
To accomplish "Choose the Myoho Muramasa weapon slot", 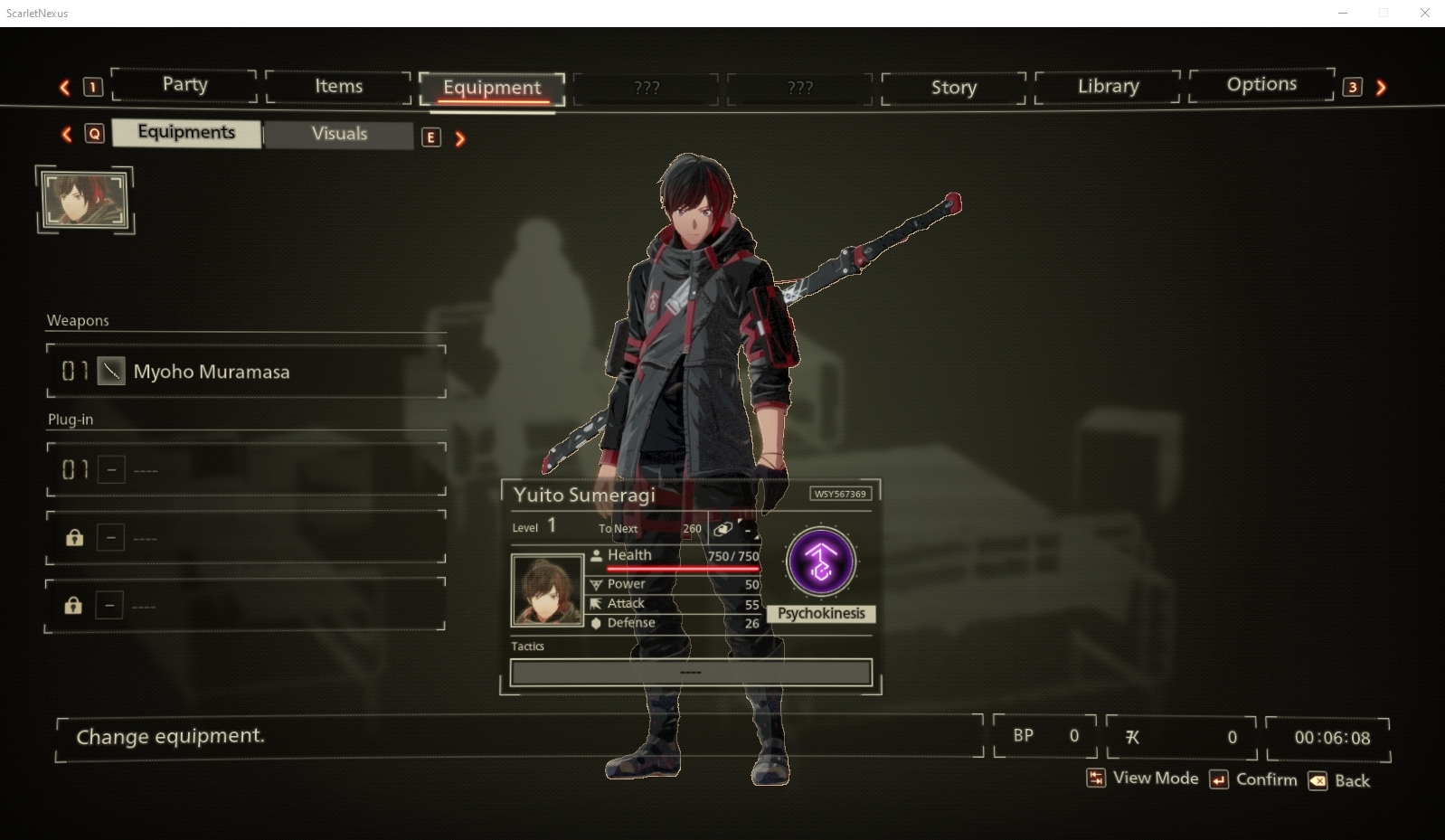I will click(x=246, y=372).
